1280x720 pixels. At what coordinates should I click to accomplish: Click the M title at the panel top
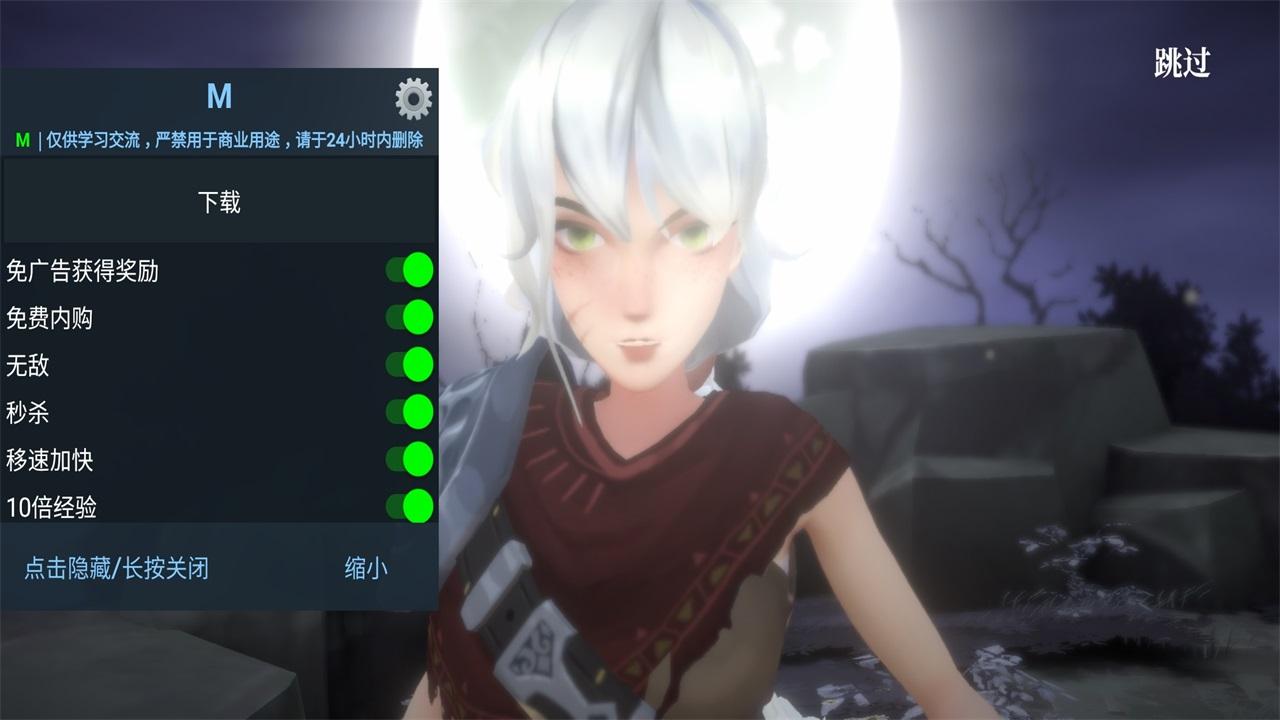222,97
